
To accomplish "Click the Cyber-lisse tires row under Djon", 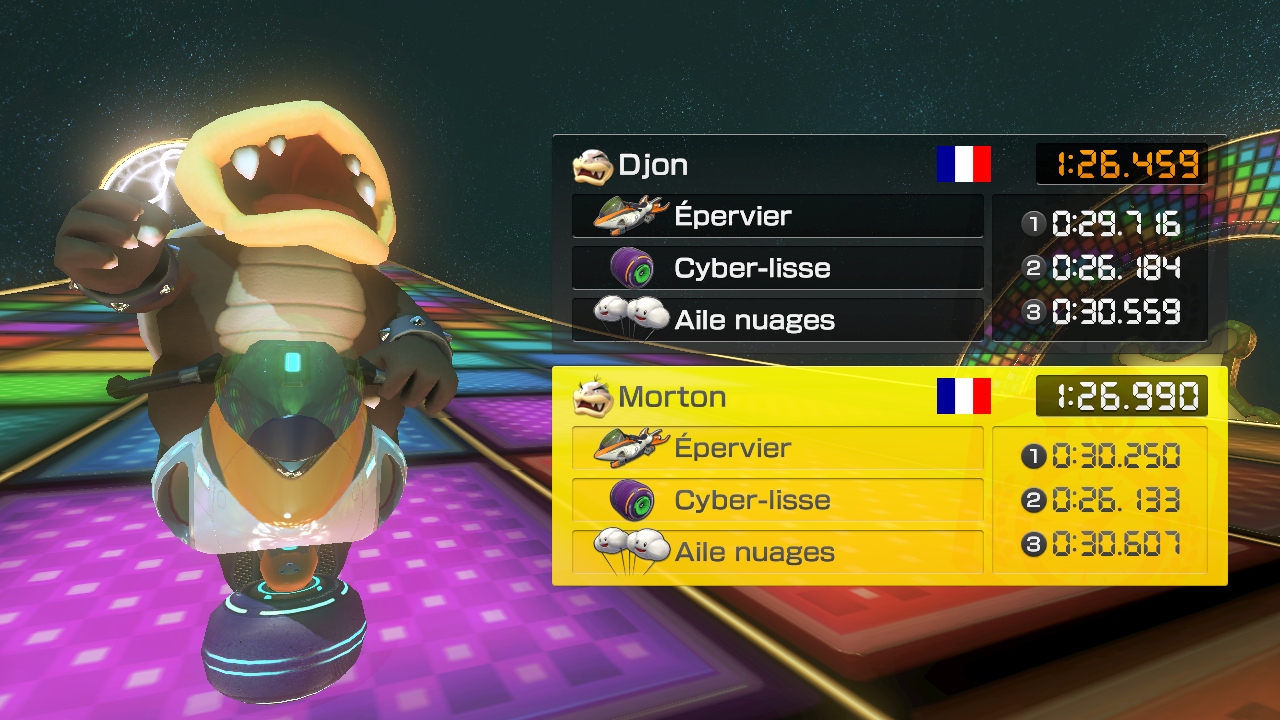I will click(x=777, y=268).
